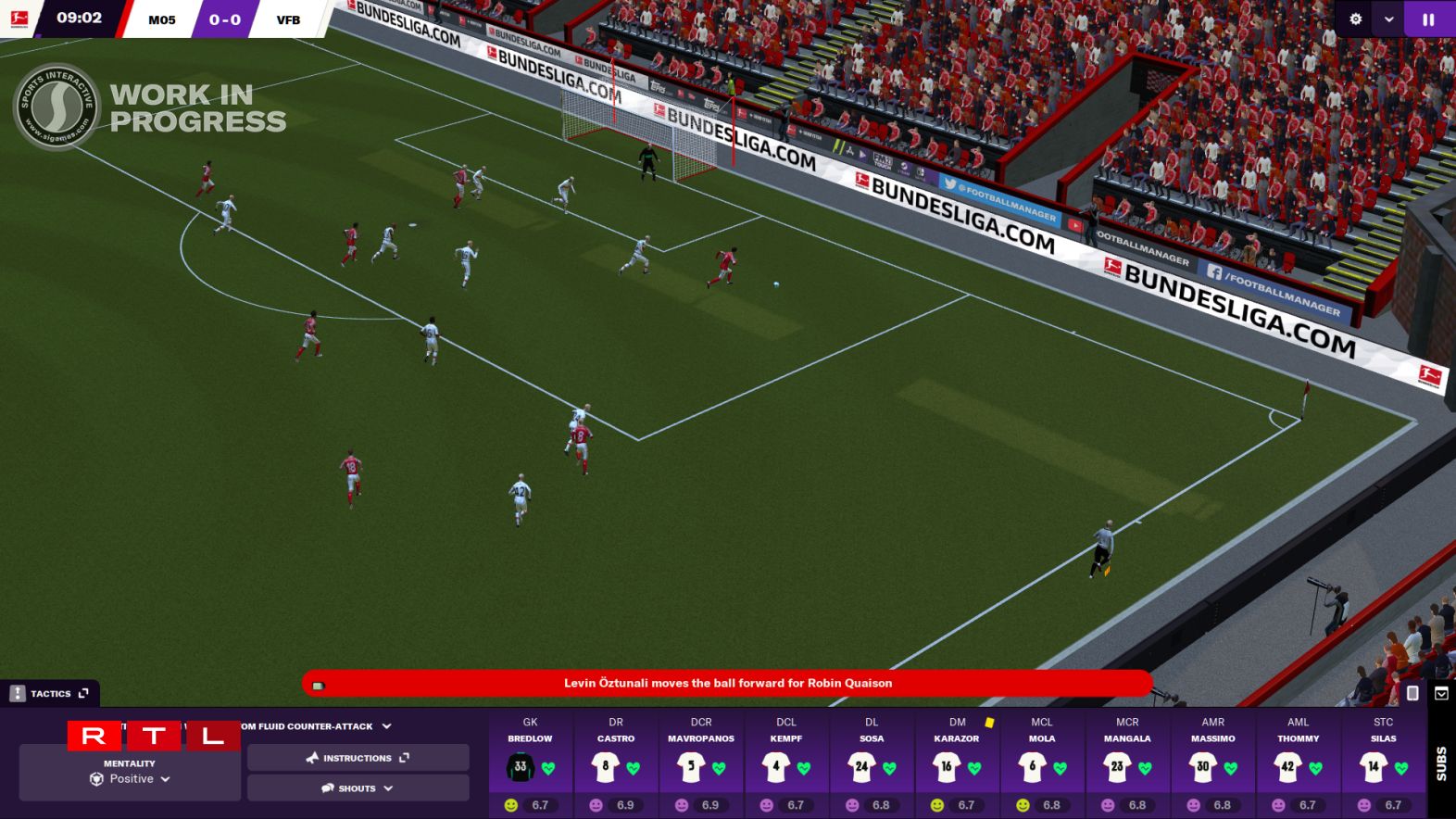Open the Subs panel
1456x819 pixels.
tap(1441, 762)
